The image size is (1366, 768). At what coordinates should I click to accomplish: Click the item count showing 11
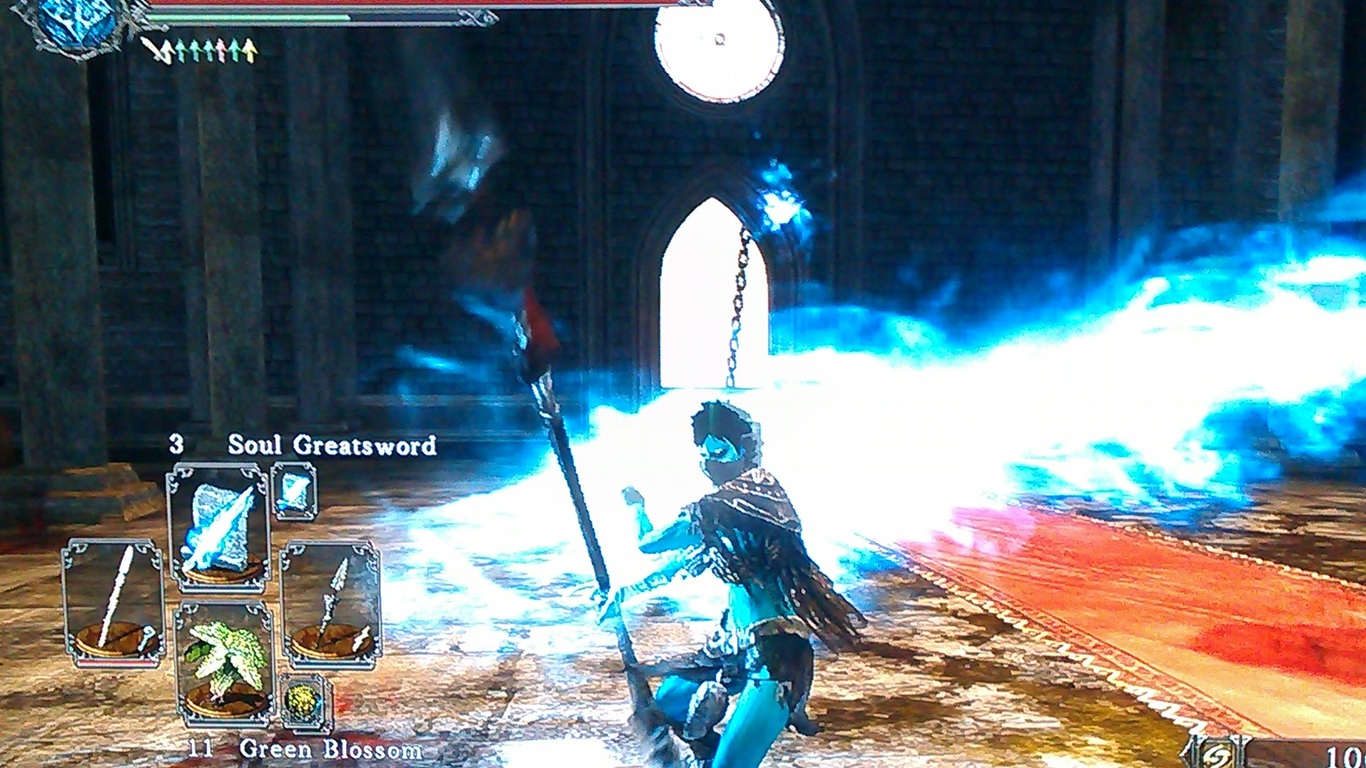pos(201,748)
